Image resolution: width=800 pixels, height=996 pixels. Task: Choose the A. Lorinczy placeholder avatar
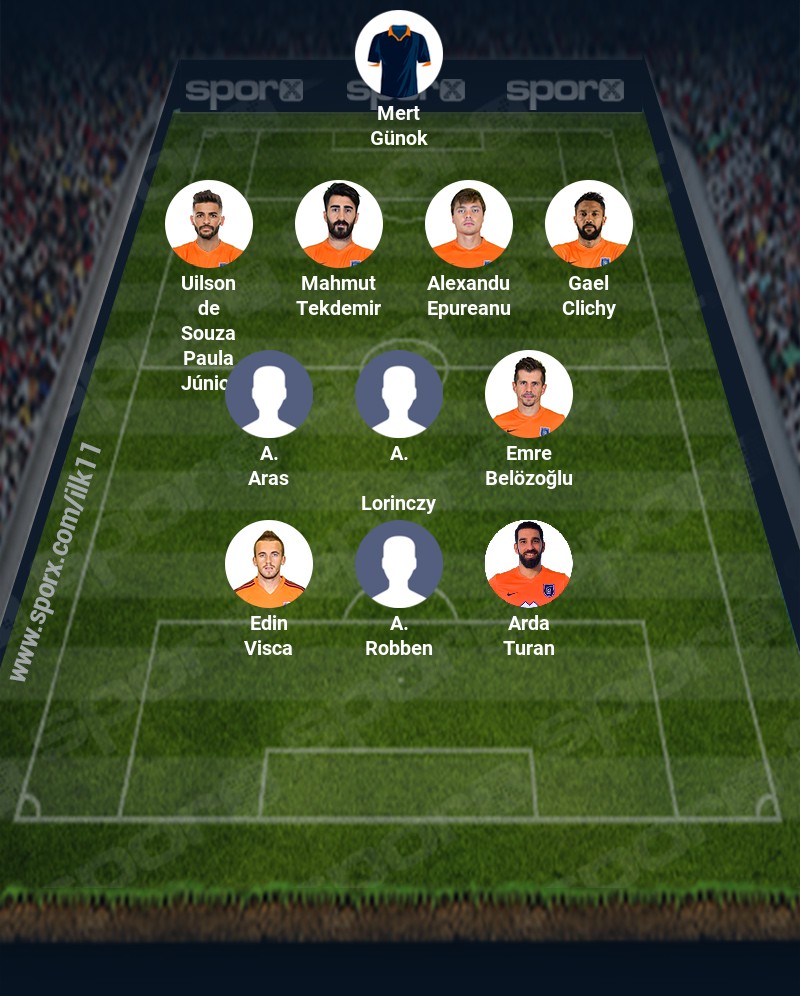[399, 394]
